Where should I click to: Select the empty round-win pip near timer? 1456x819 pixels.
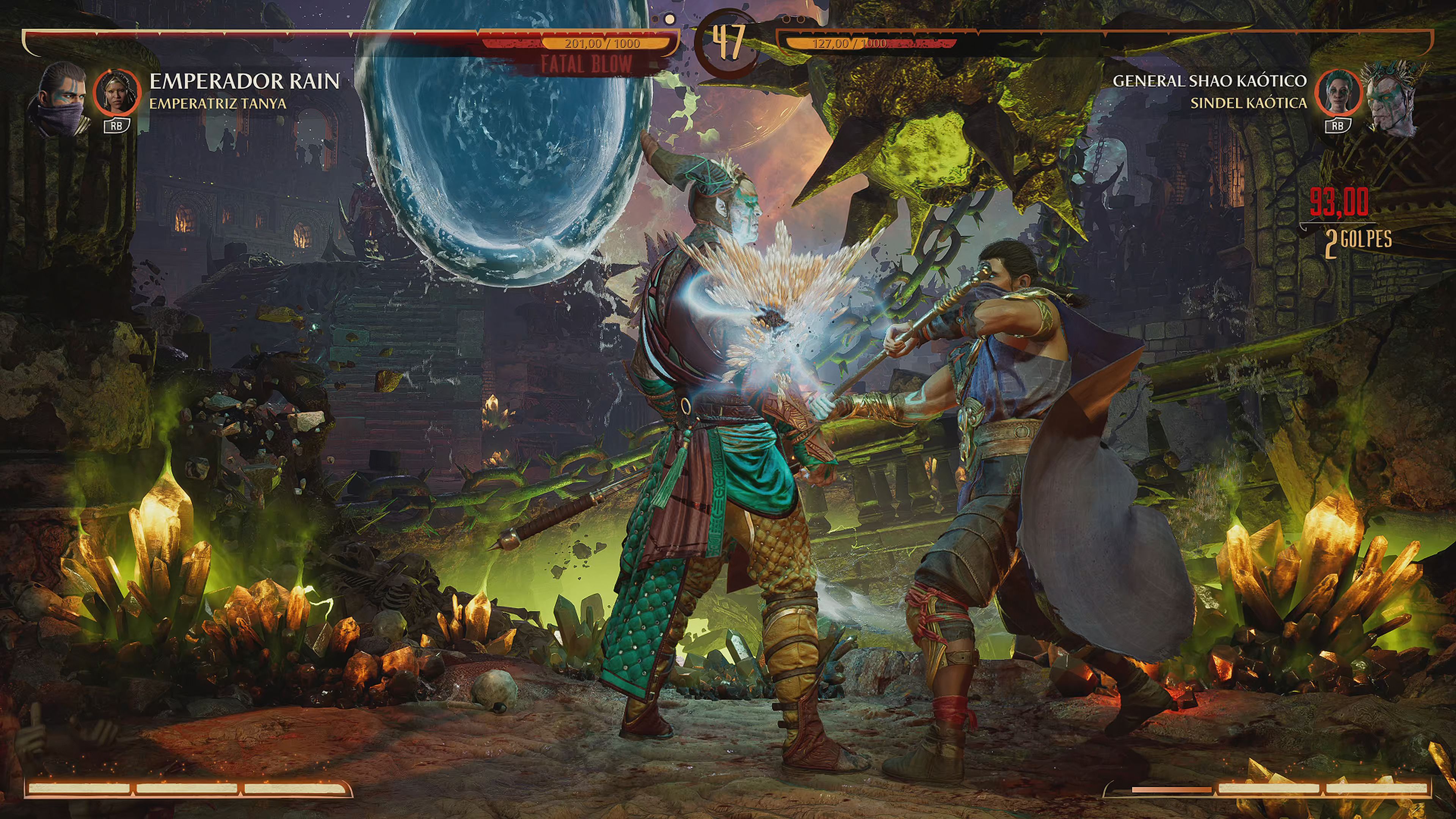(x=656, y=20)
